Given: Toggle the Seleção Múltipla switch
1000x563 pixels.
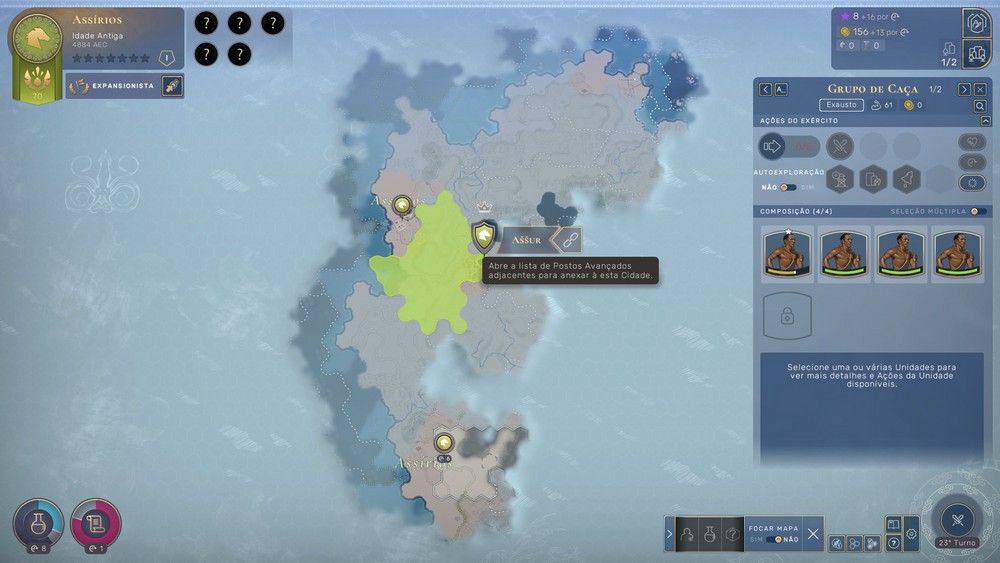Looking at the screenshot, I should point(979,211).
